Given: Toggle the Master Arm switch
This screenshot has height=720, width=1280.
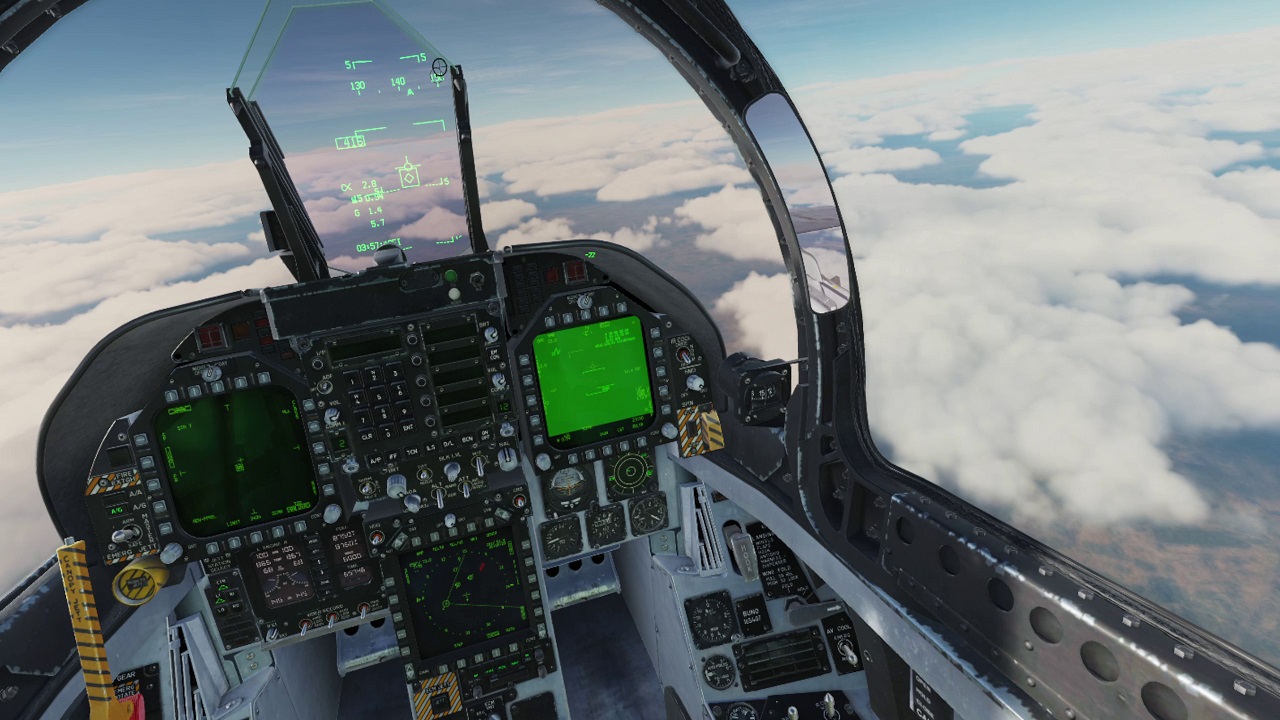Looking at the screenshot, I should tap(123, 535).
